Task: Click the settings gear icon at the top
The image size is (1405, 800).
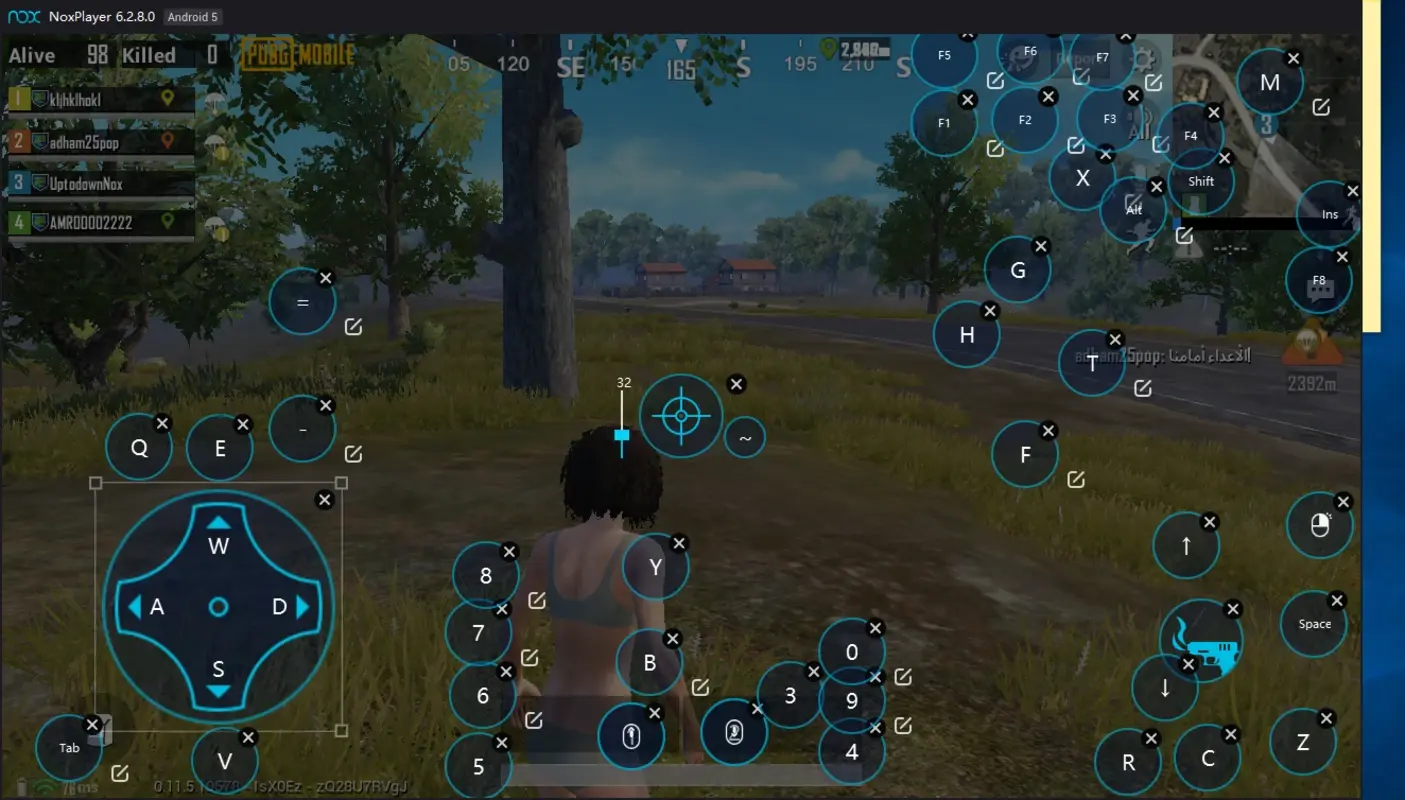Action: coord(1143,58)
